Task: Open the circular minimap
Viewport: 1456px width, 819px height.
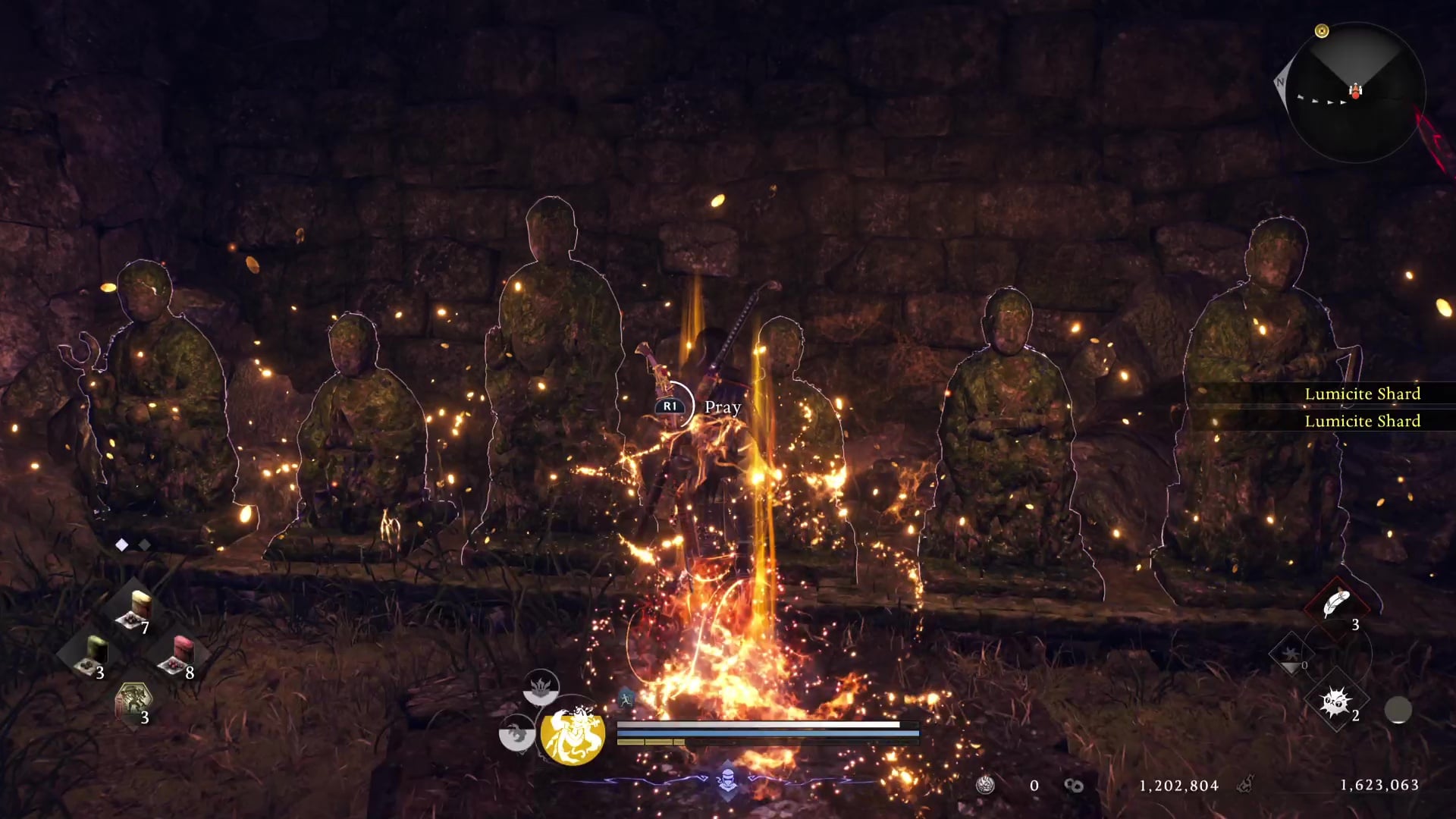Action: (1355, 93)
